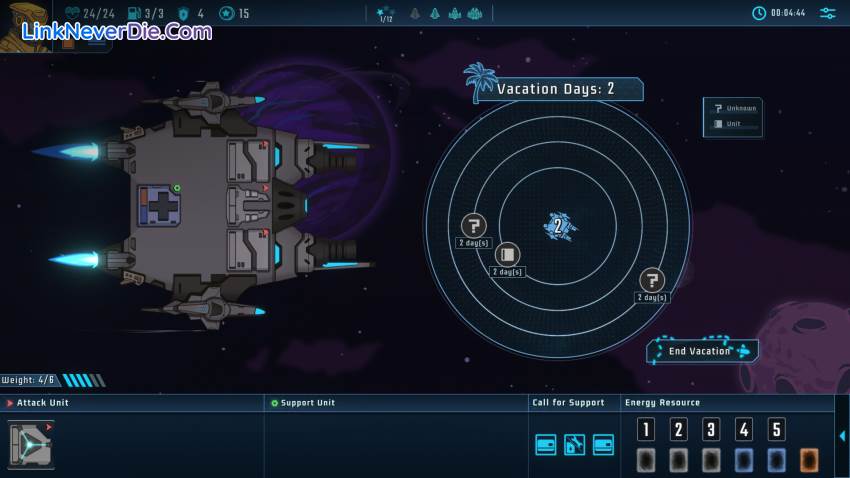Viewport: 850px width, 478px height.
Task: Pick the orange energy card
Action: pyautogui.click(x=808, y=459)
